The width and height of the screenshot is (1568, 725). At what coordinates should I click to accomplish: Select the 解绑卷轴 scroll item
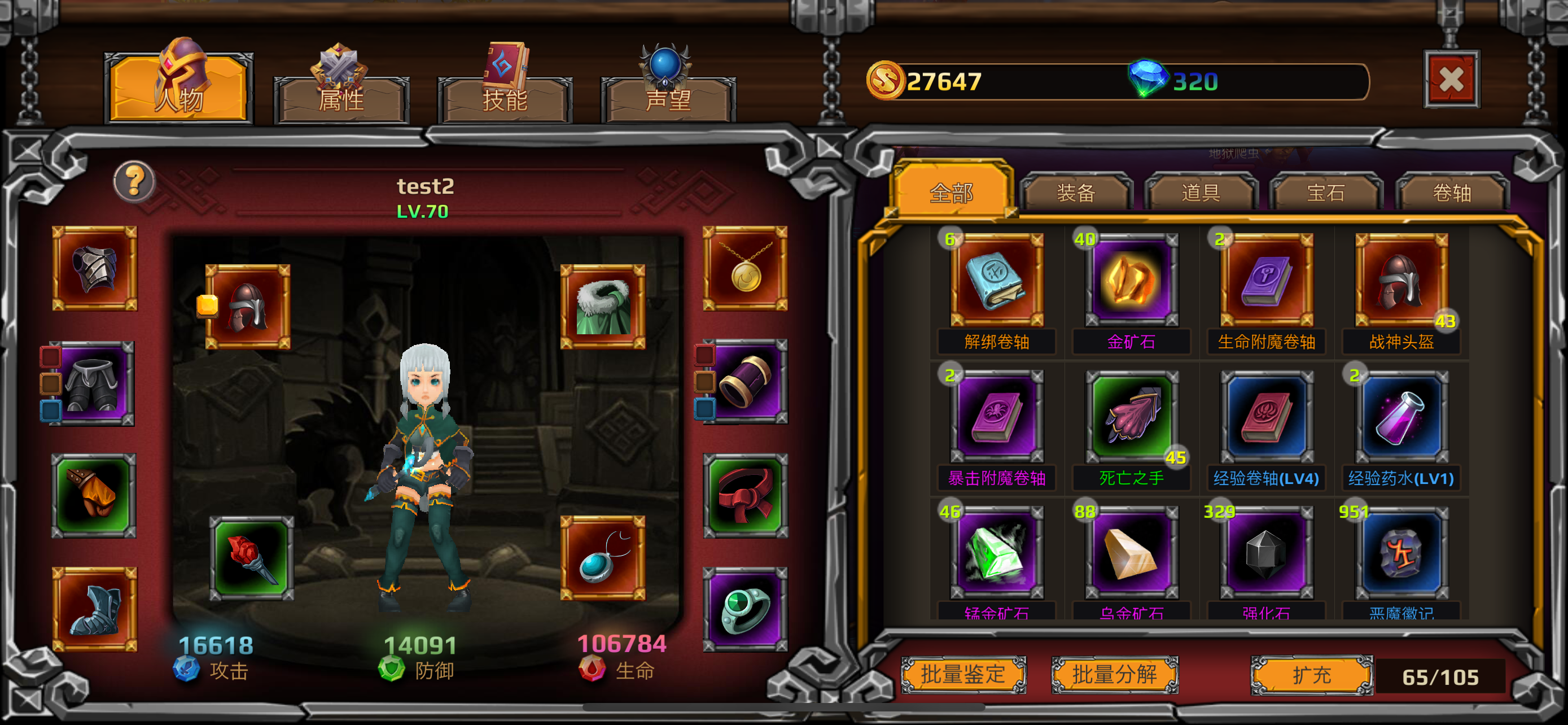996,281
